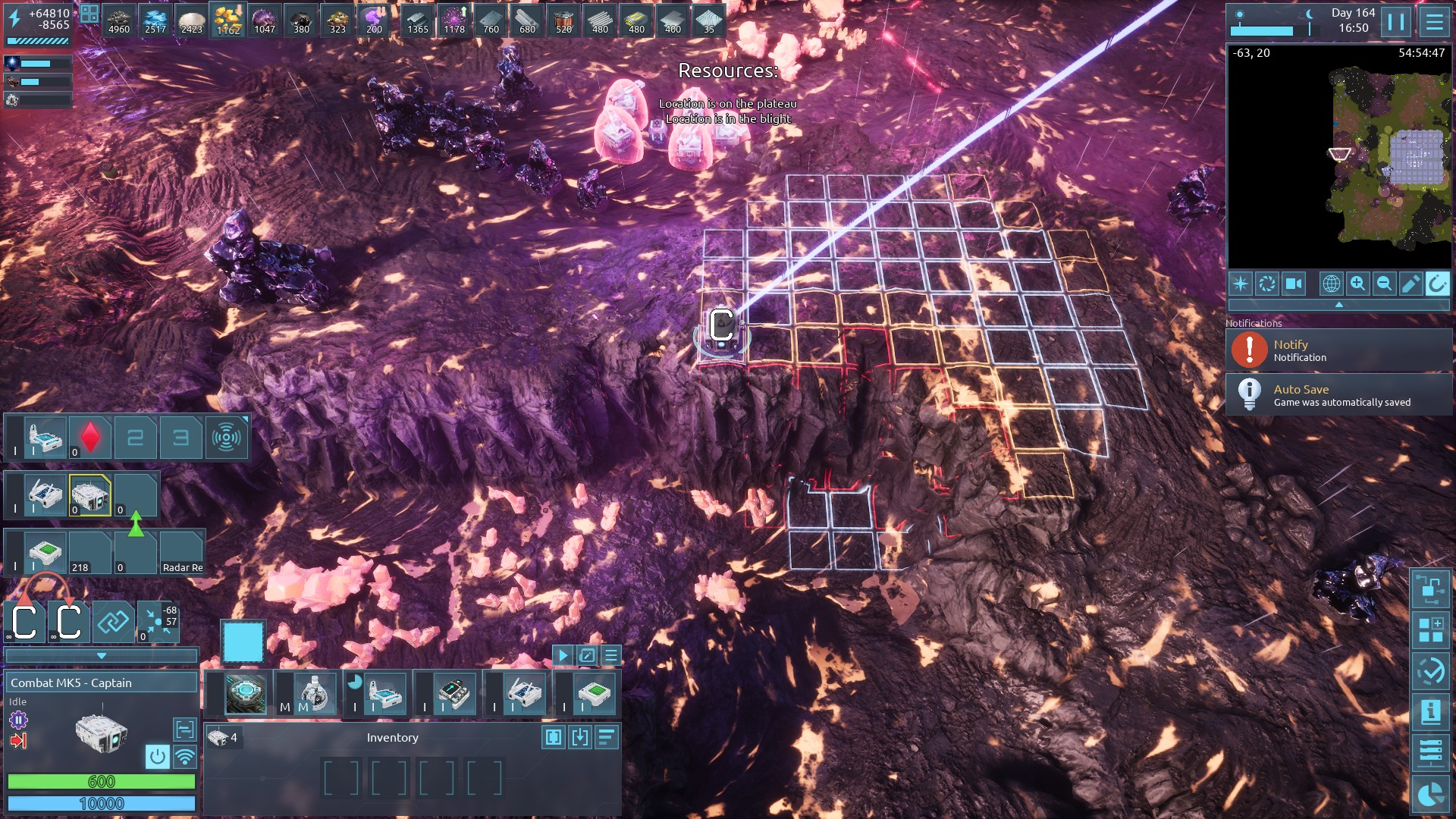
Task: Run the behavior with the play button
Action: [563, 655]
